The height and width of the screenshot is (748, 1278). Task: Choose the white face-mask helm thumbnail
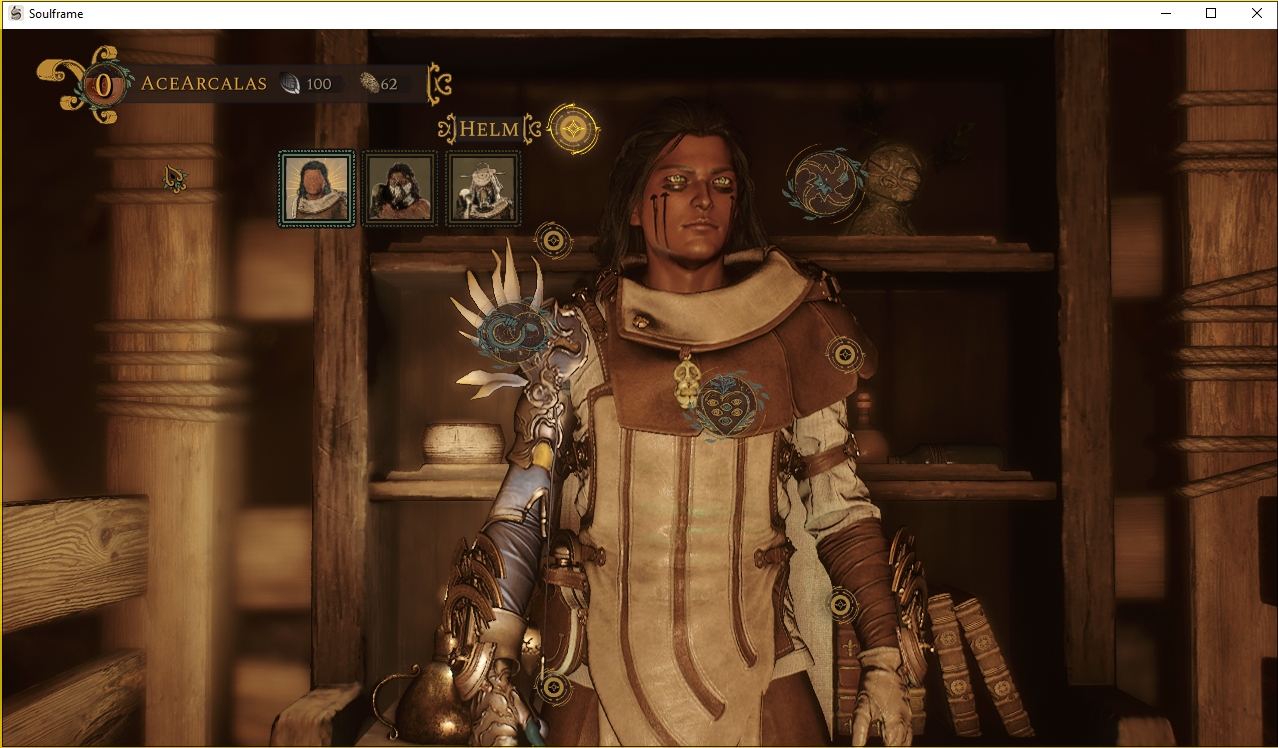[x=400, y=188]
